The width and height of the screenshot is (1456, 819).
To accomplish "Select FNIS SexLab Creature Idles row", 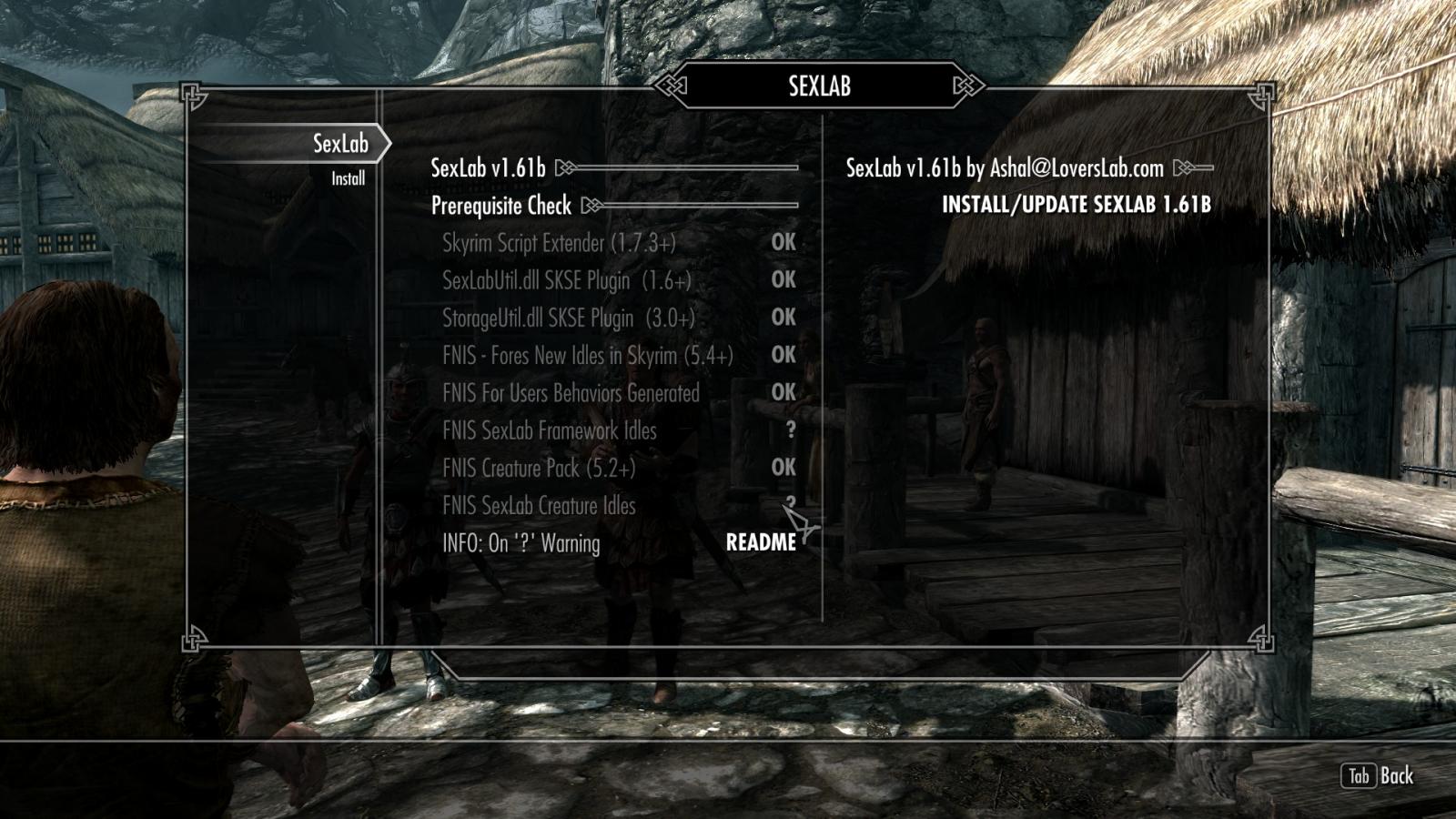I will [539, 506].
